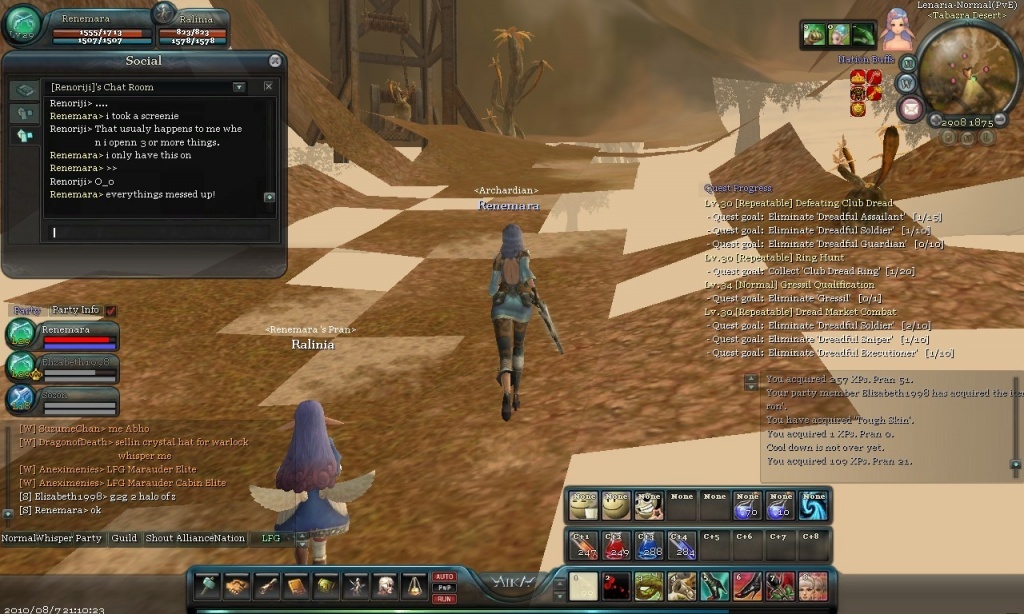The height and width of the screenshot is (614, 1024).
Task: Open the mail envelope icon
Action: coord(910,109)
